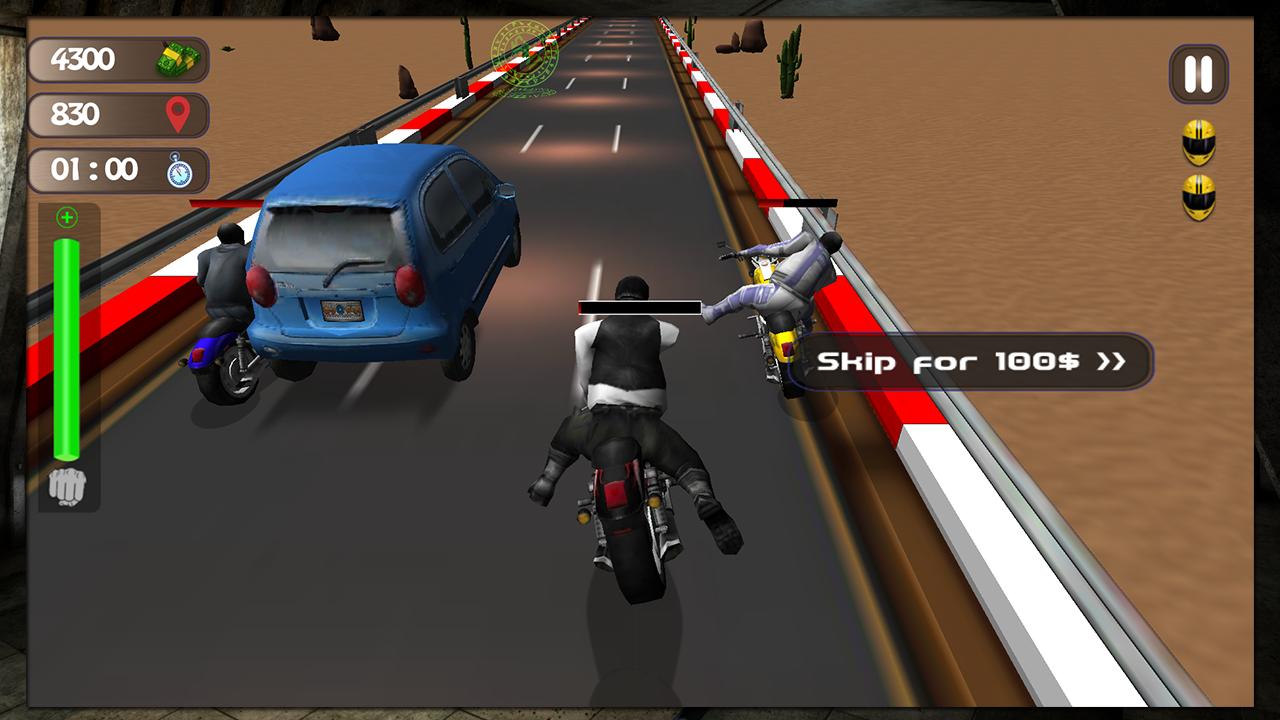Tap the 4300 money counter panel
The width and height of the screenshot is (1280, 720).
[x=117, y=60]
